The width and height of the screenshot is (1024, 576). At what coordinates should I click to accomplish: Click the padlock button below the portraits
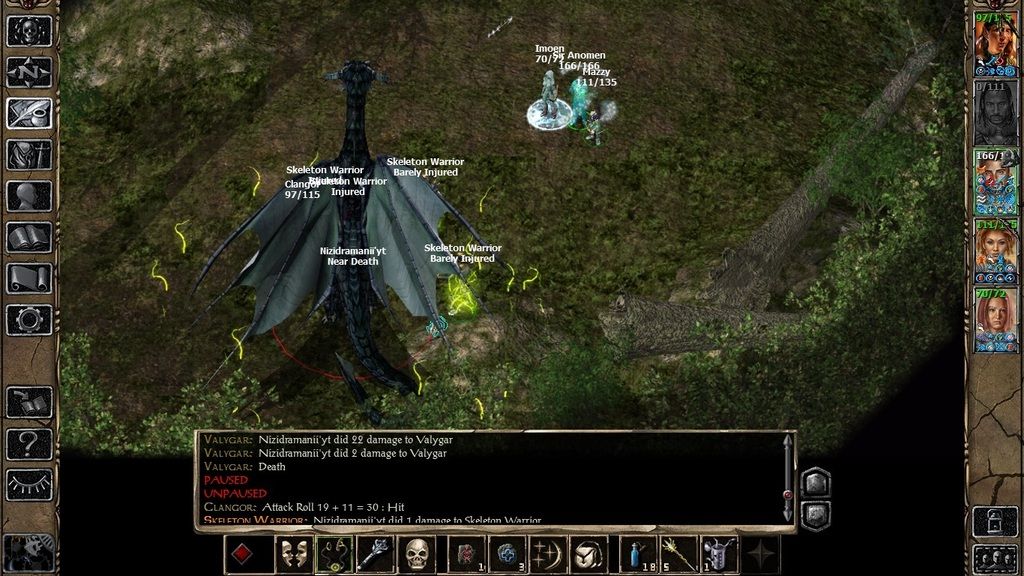(x=995, y=521)
